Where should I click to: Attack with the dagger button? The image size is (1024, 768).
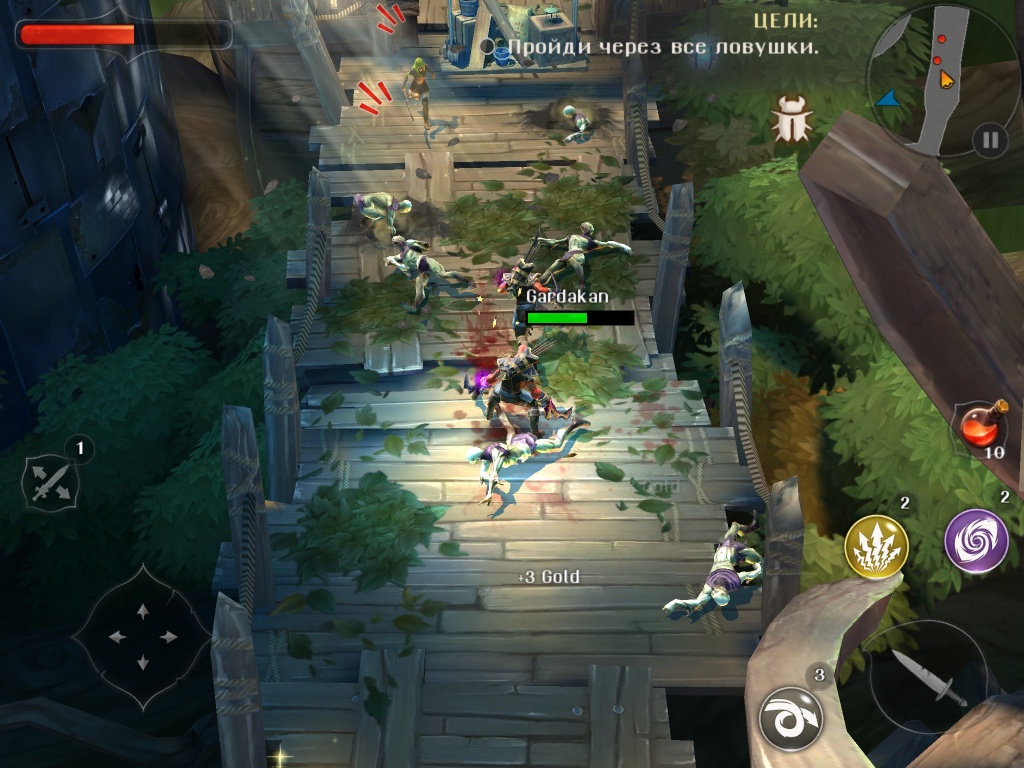929,676
